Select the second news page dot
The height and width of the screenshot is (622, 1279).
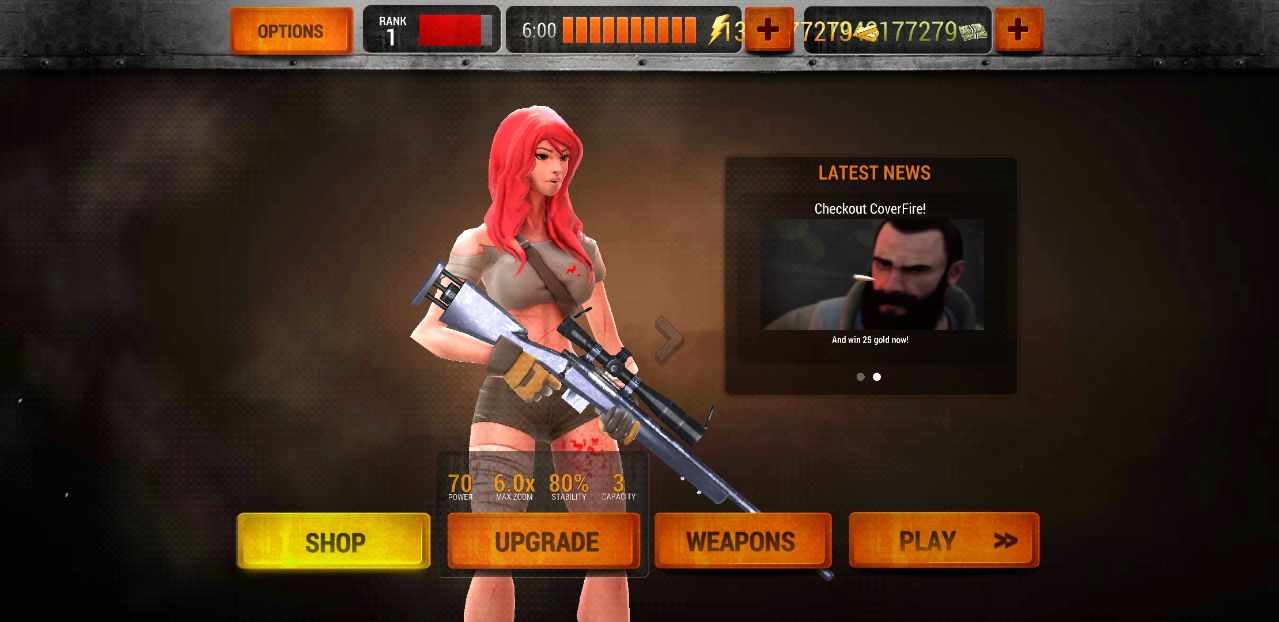(877, 377)
